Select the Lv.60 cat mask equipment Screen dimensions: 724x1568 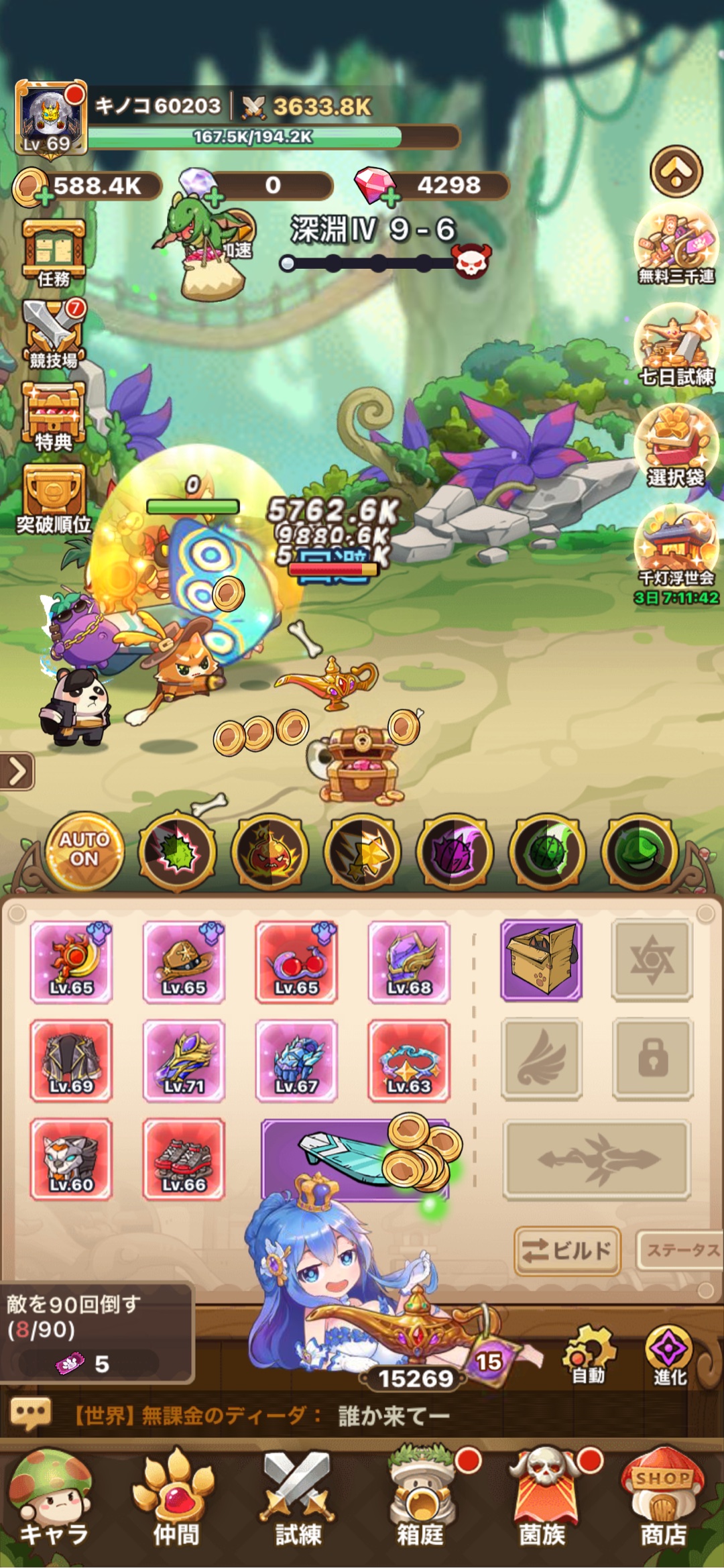(71, 1159)
